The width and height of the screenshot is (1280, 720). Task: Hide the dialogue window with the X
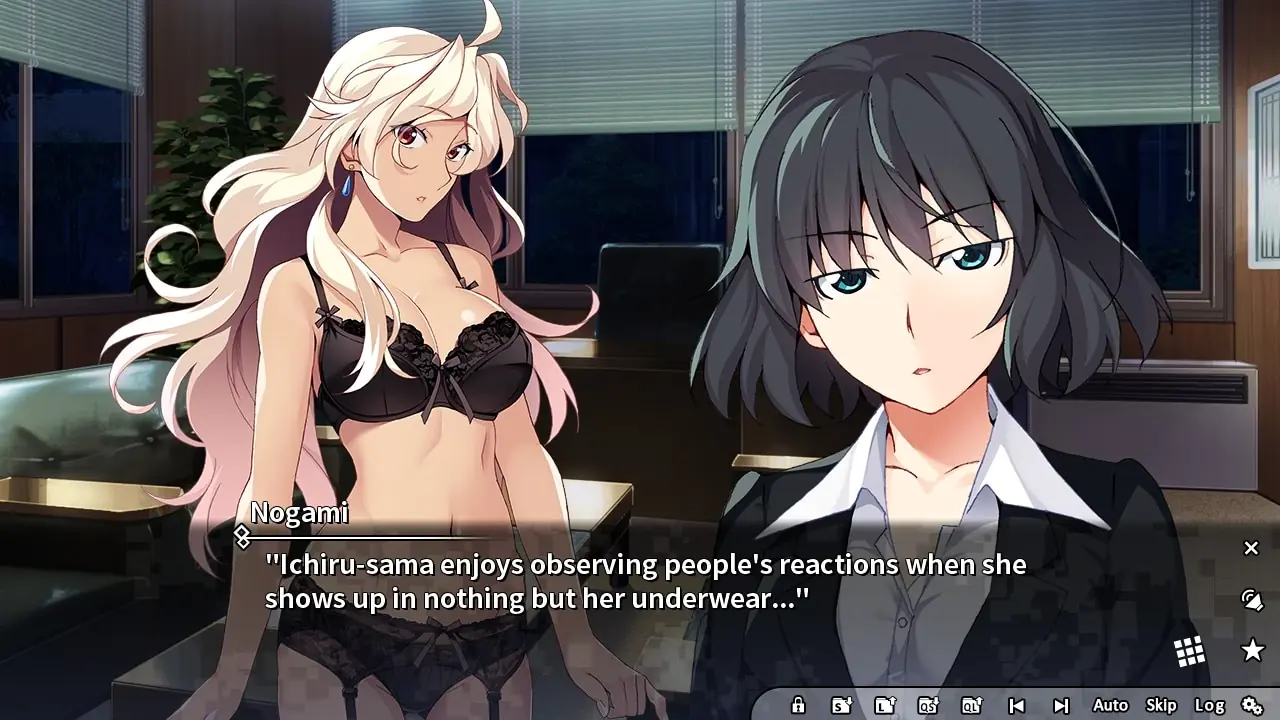pyautogui.click(x=1251, y=548)
